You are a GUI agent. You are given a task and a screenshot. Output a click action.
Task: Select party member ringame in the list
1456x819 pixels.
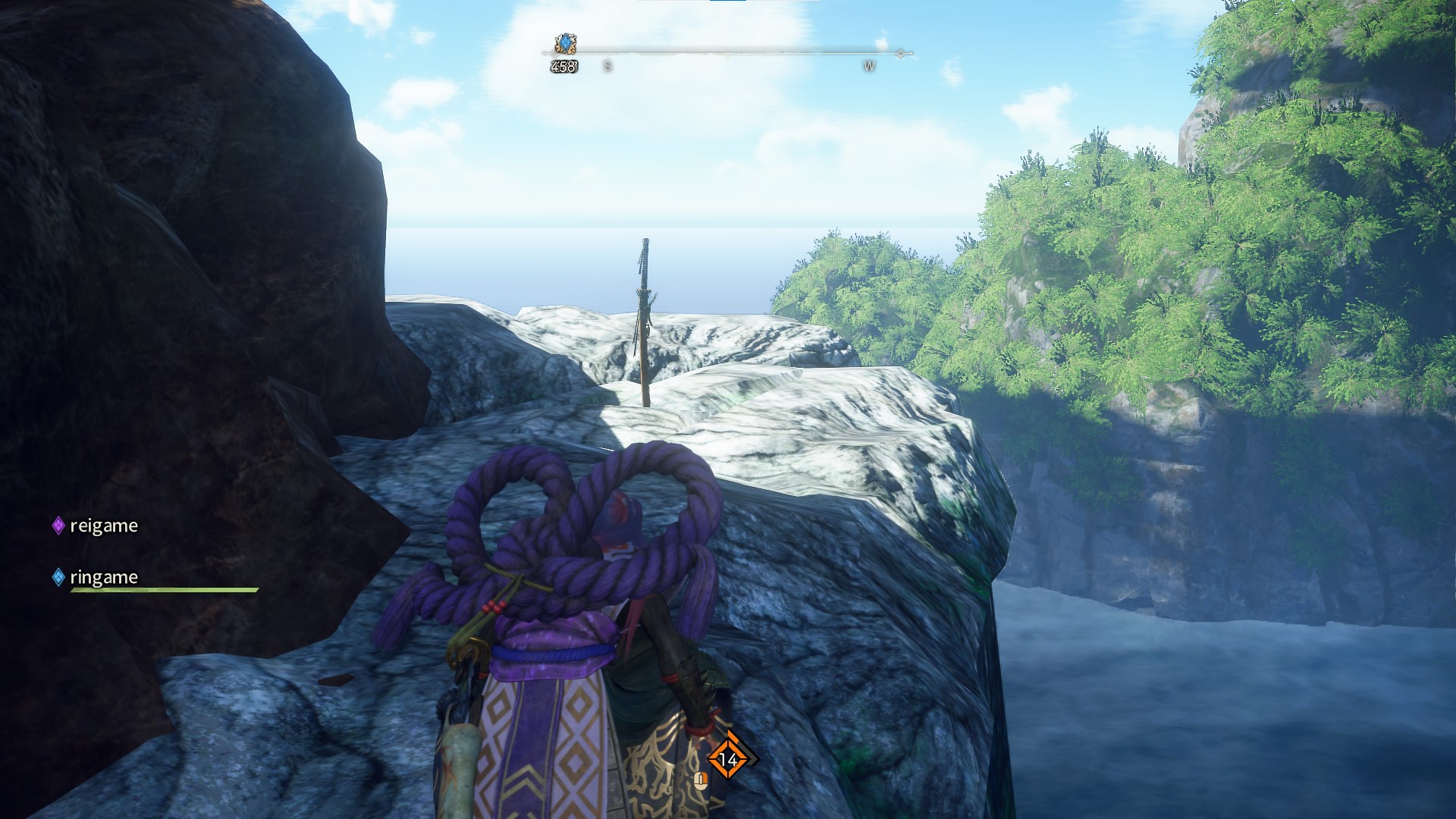103,577
